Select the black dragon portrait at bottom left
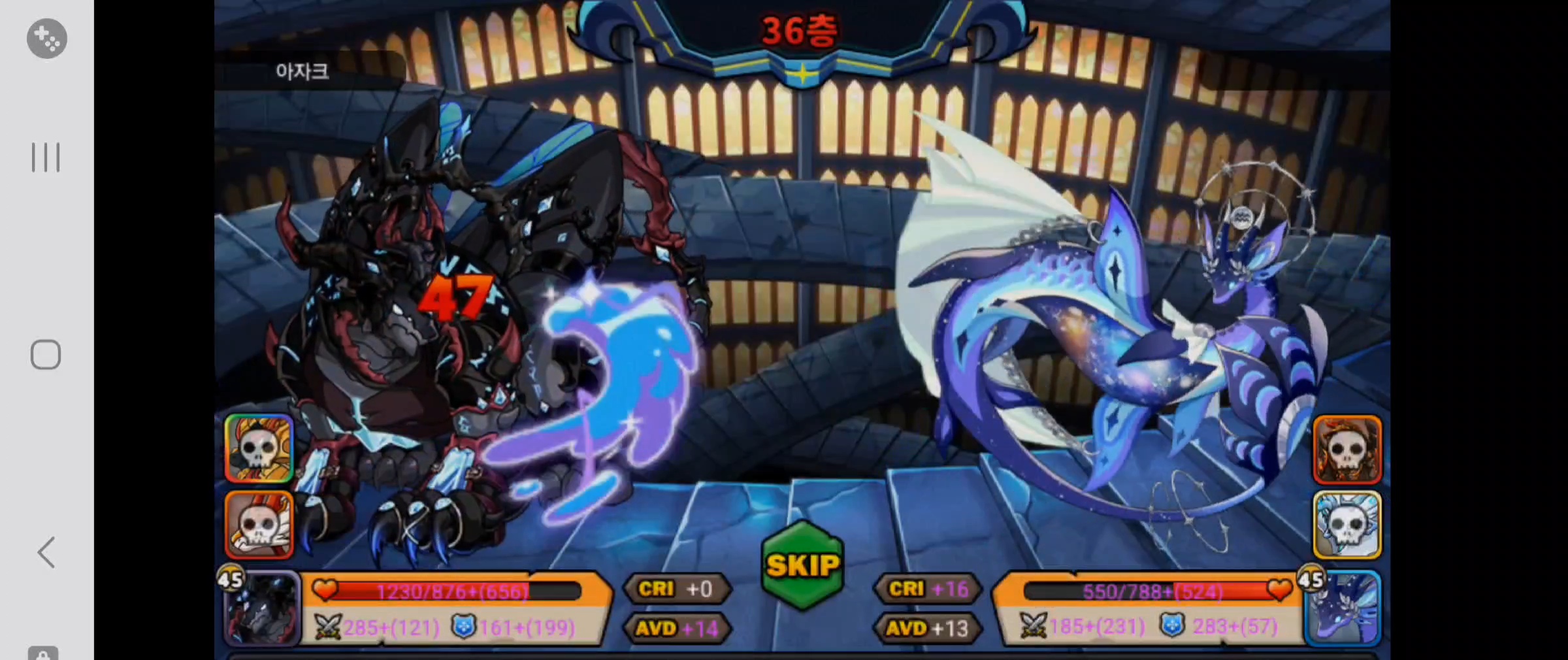This screenshot has width=1568, height=660. 263,609
